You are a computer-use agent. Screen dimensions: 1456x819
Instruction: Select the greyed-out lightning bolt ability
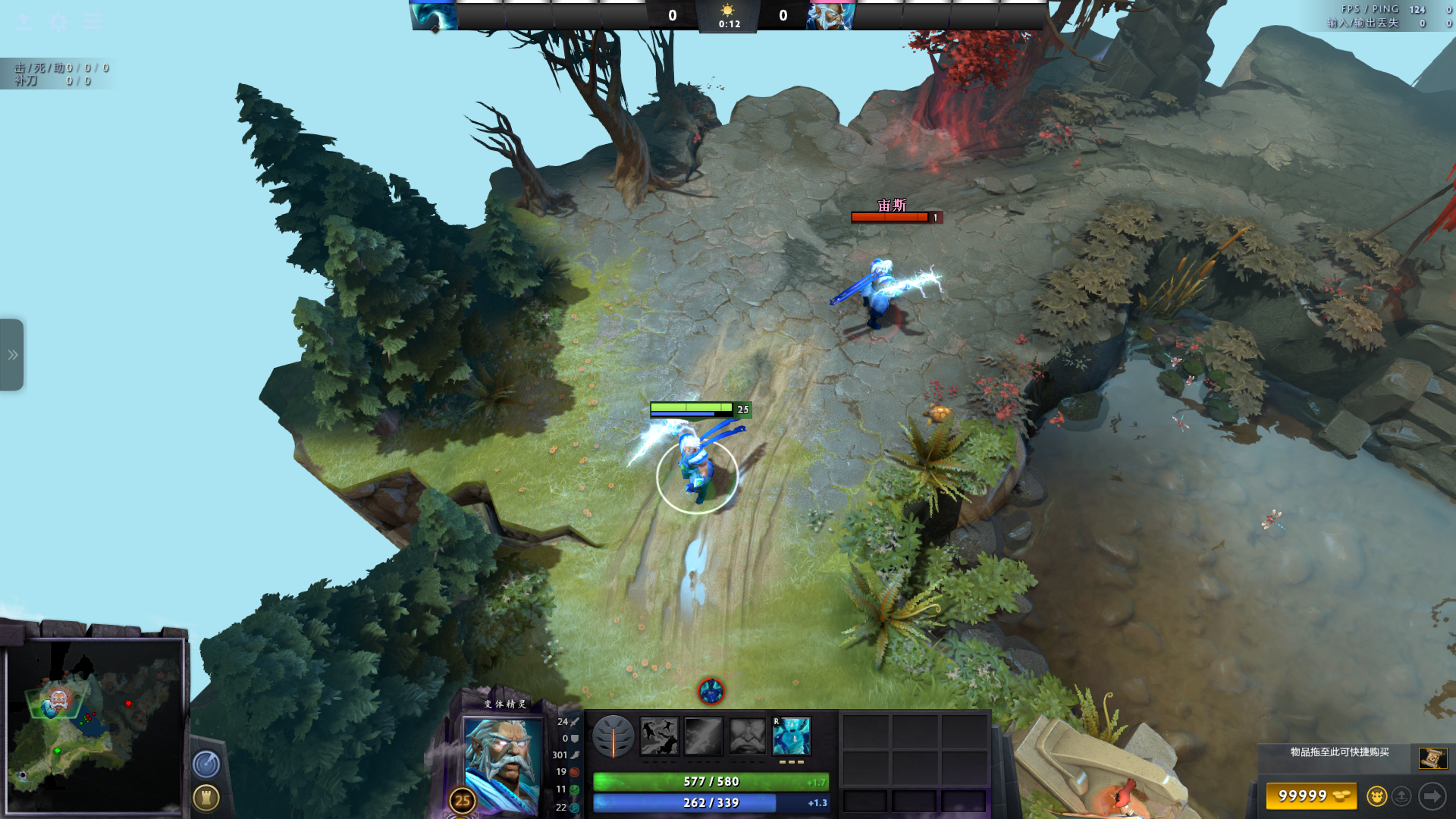pos(703,736)
